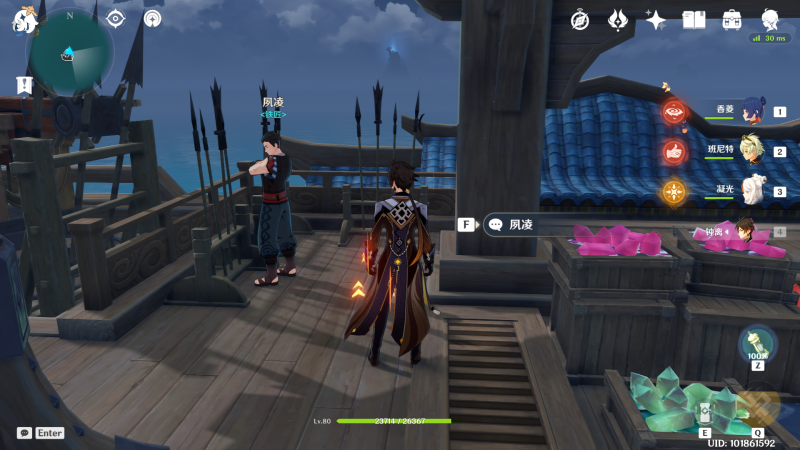Open the Paimon menu
Viewport: 800px width, 450px height.
(x=24, y=20)
